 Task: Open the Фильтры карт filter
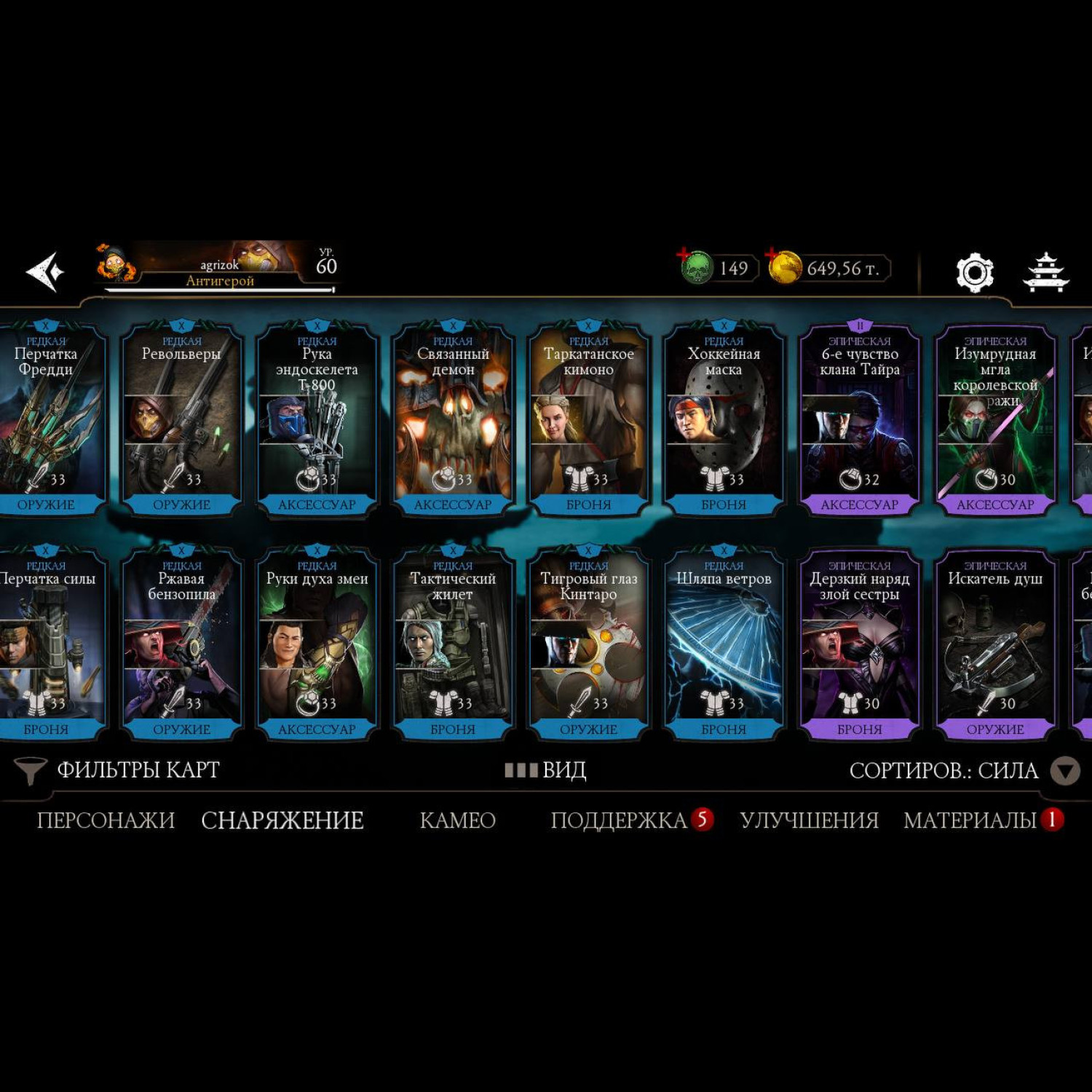coord(118,770)
